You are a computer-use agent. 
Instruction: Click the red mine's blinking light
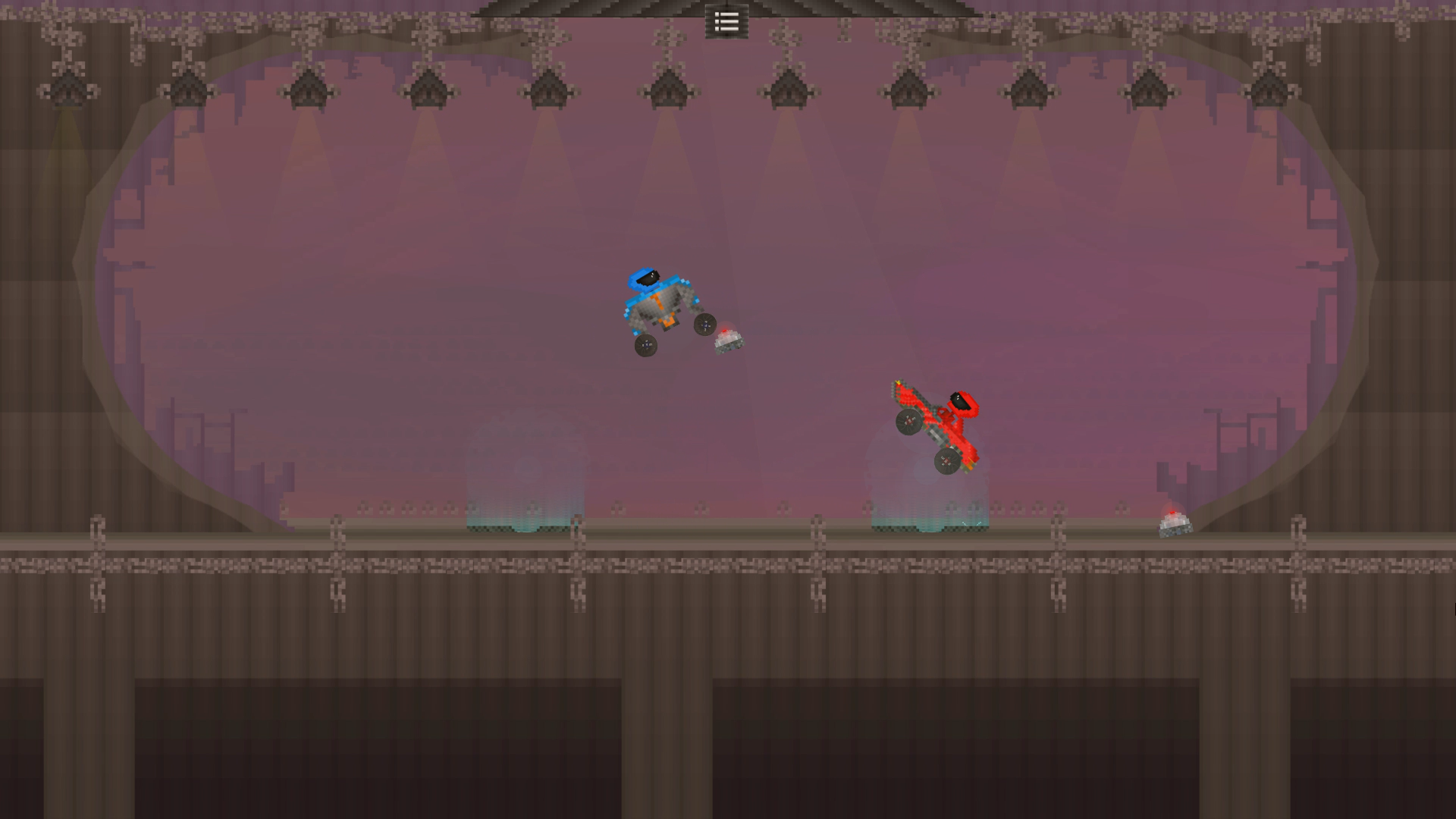tap(1172, 513)
